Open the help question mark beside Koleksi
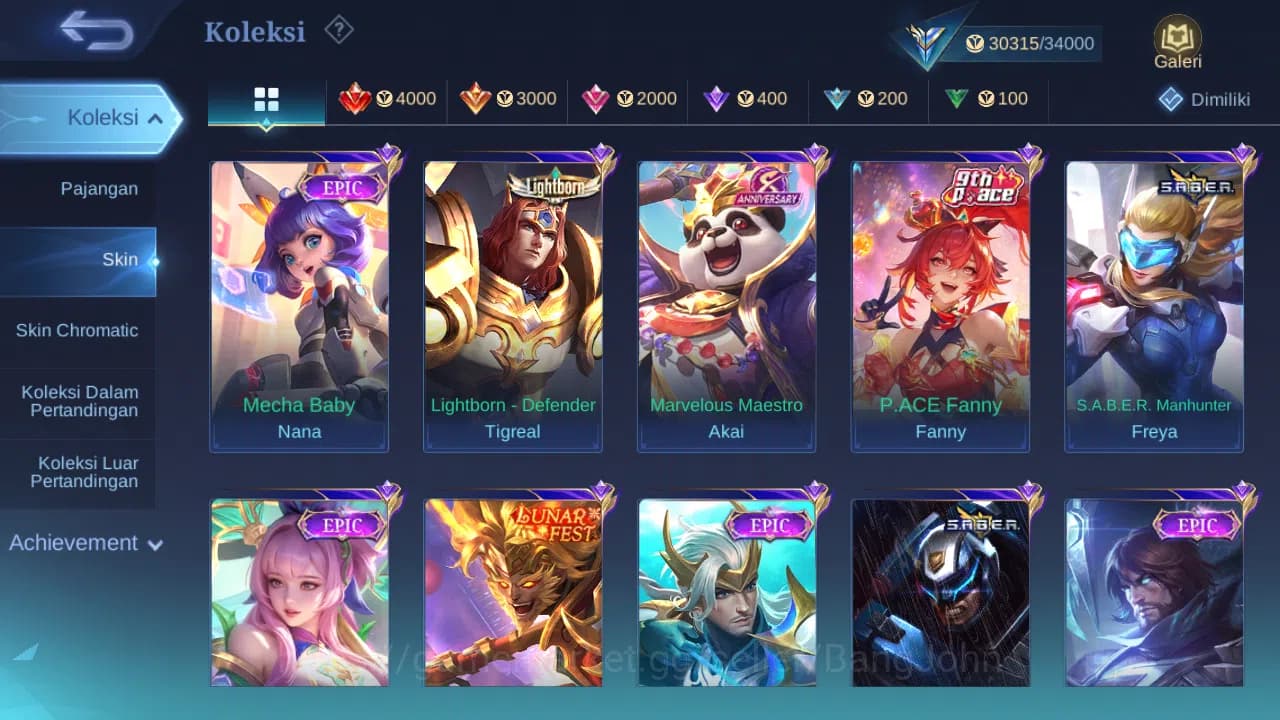This screenshot has width=1280, height=720. pyautogui.click(x=339, y=30)
